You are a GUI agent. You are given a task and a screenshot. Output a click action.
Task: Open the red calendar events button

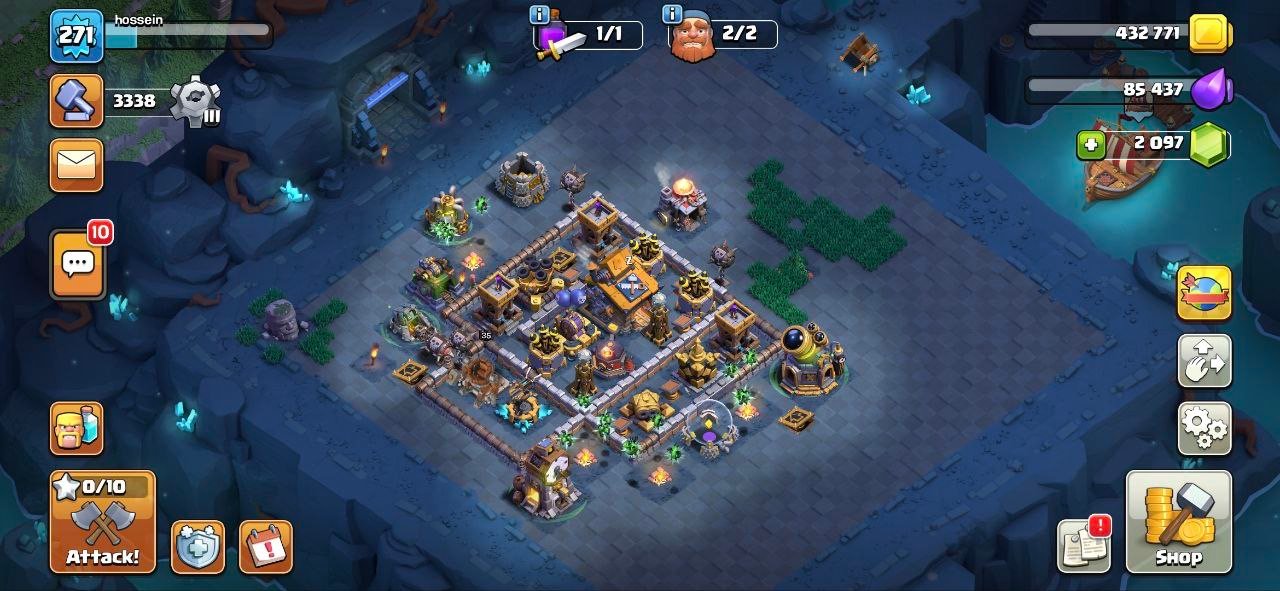(265, 547)
